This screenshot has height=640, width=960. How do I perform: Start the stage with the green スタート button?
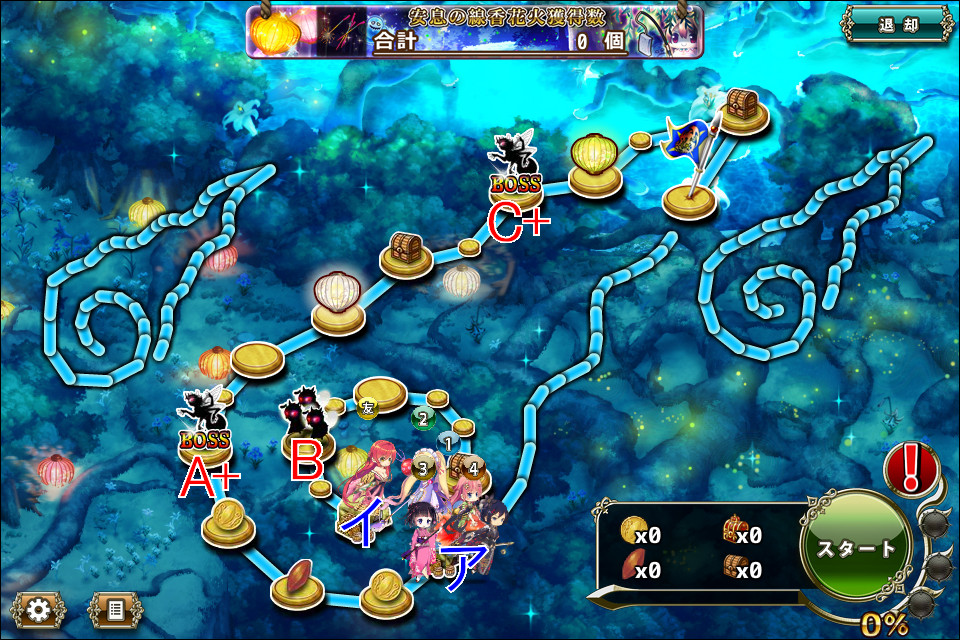pos(856,548)
